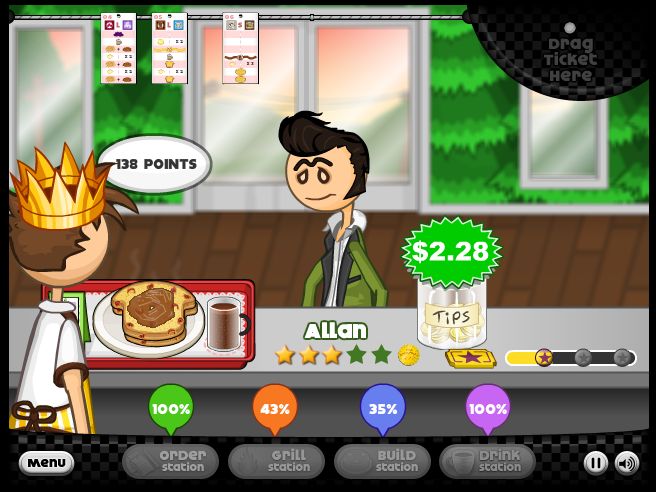This screenshot has width=656, height=492.
Task: Pause the game
Action: [596, 462]
